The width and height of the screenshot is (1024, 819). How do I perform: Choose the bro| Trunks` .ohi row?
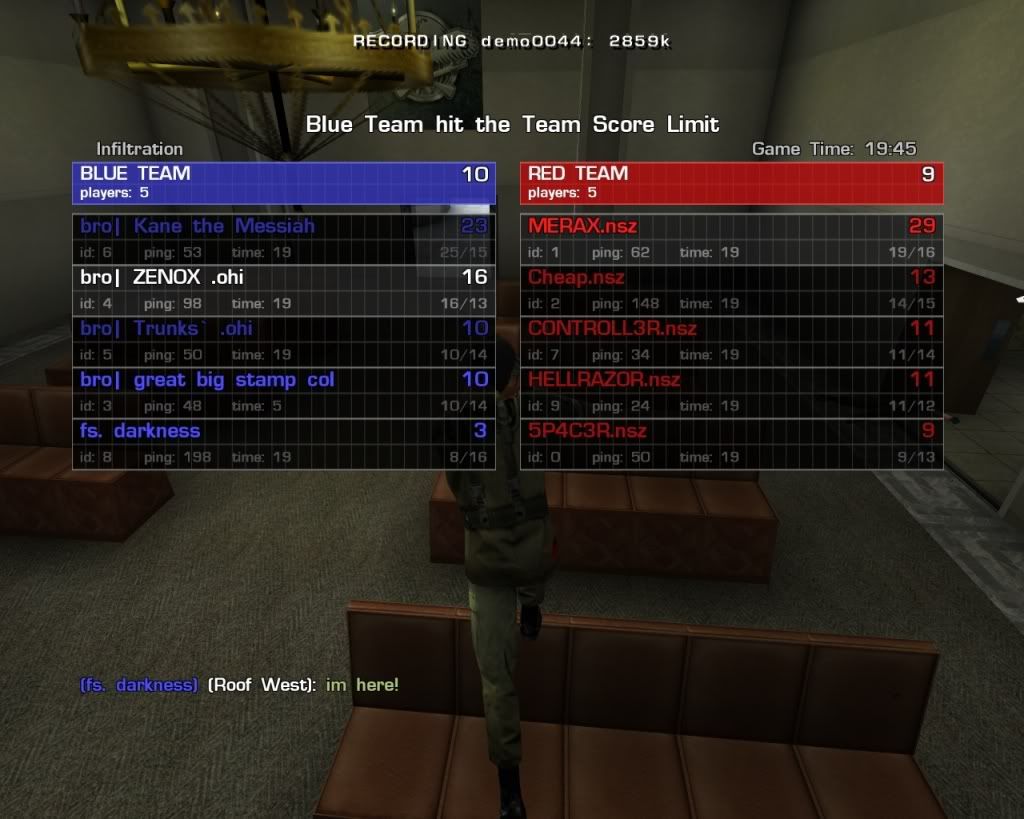click(283, 341)
